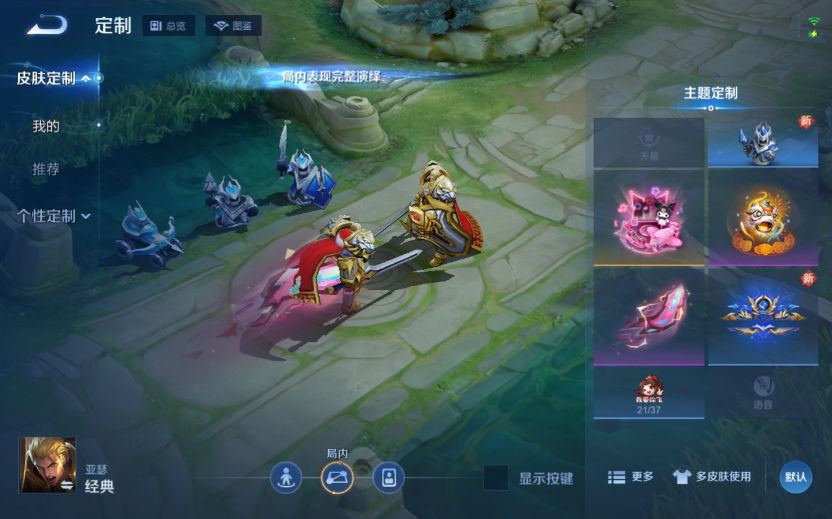Open the chibi character 21/37 tile
Viewport: 832px width, 519px height.
click(x=649, y=392)
